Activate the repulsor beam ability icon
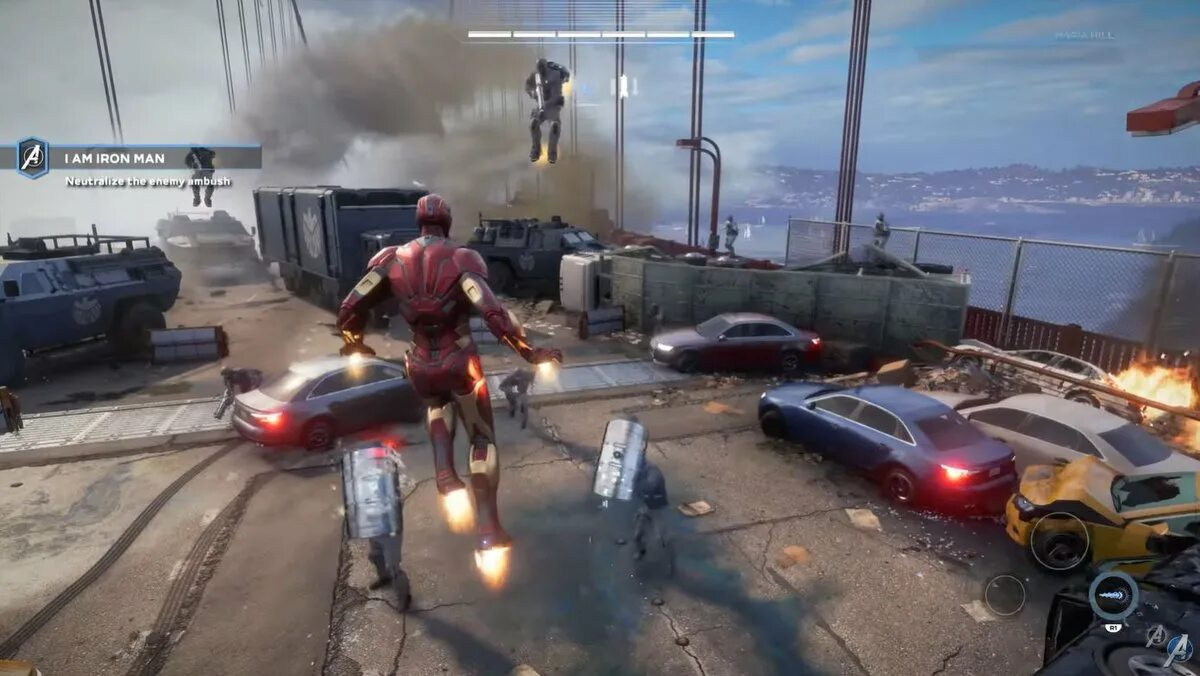This screenshot has height=676, width=1200. [1113, 595]
